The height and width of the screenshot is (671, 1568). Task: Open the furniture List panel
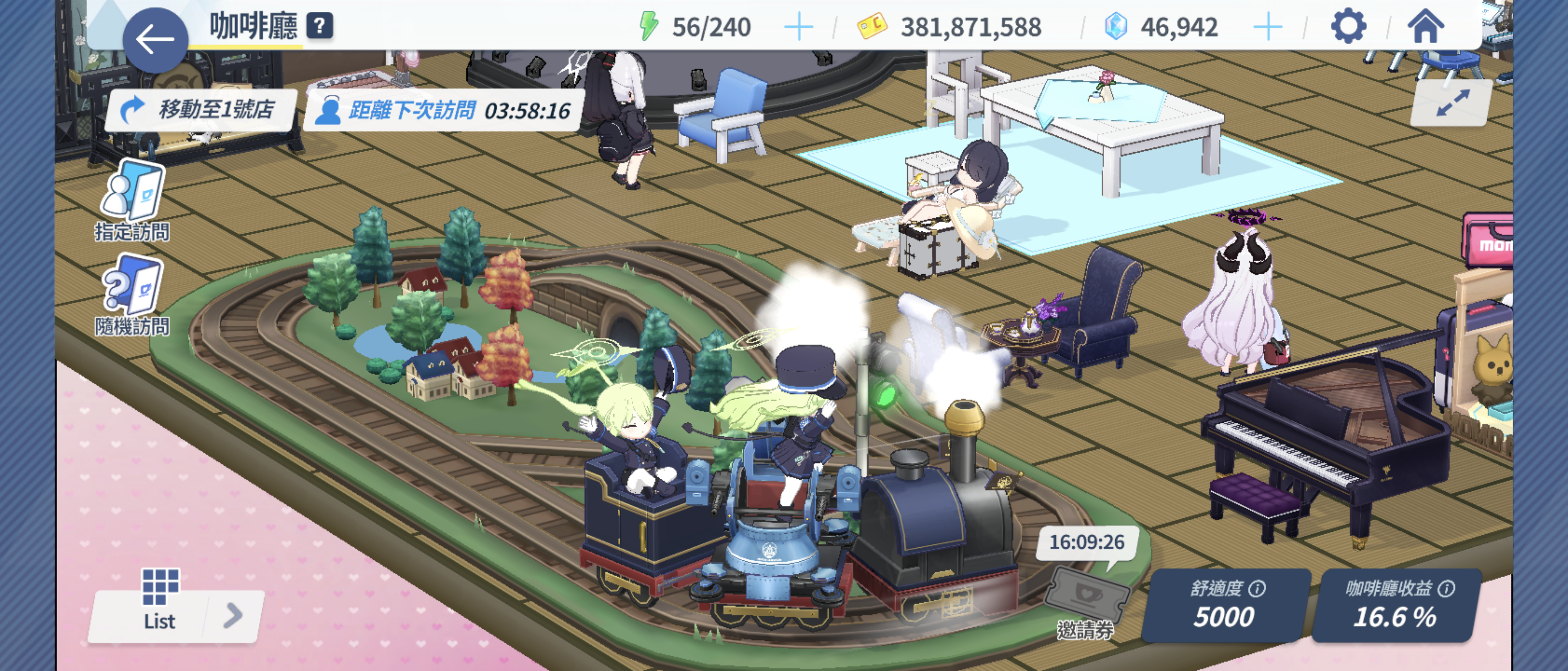[160, 602]
